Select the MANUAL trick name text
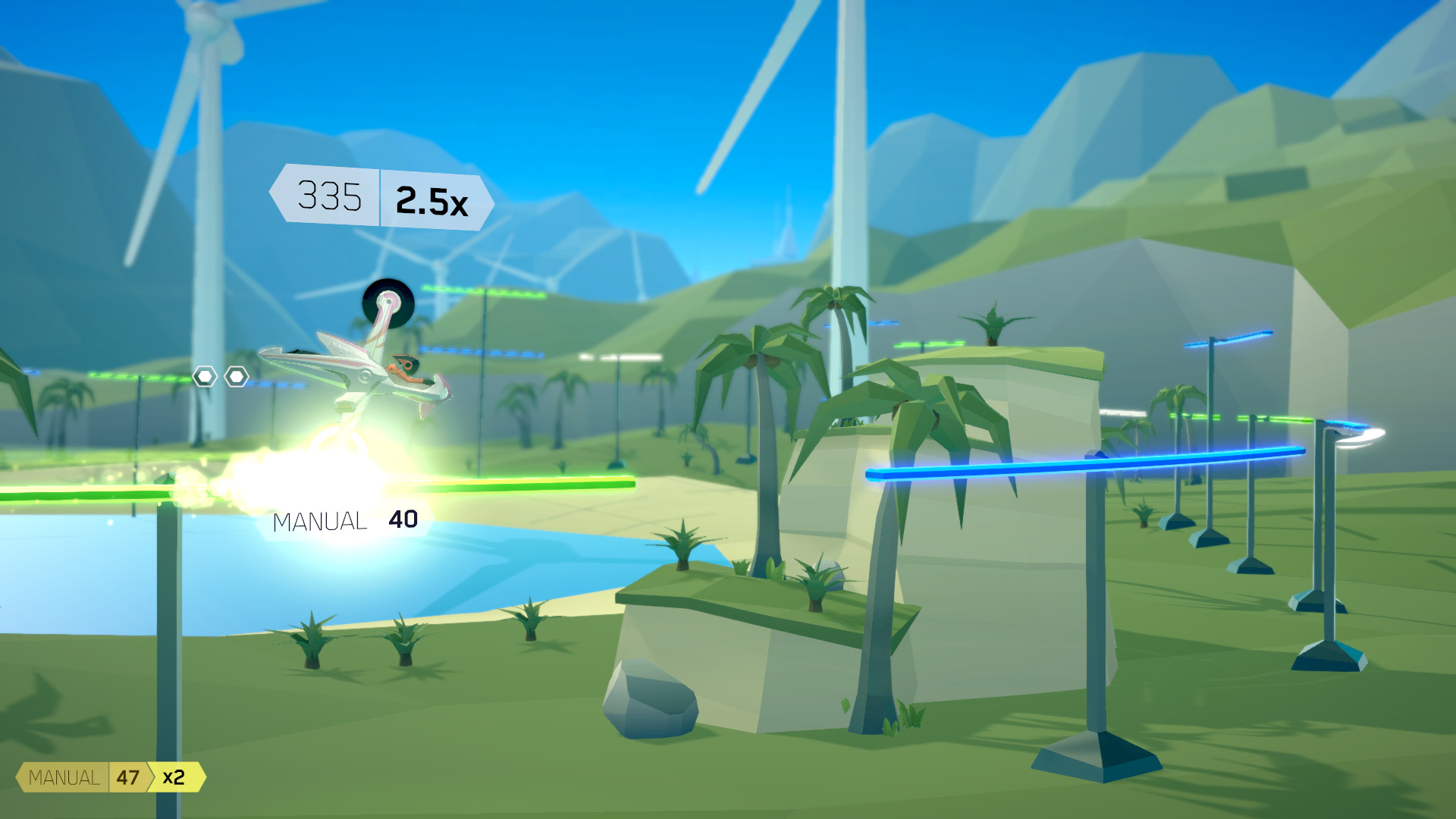This screenshot has height=819, width=1456. tap(319, 521)
